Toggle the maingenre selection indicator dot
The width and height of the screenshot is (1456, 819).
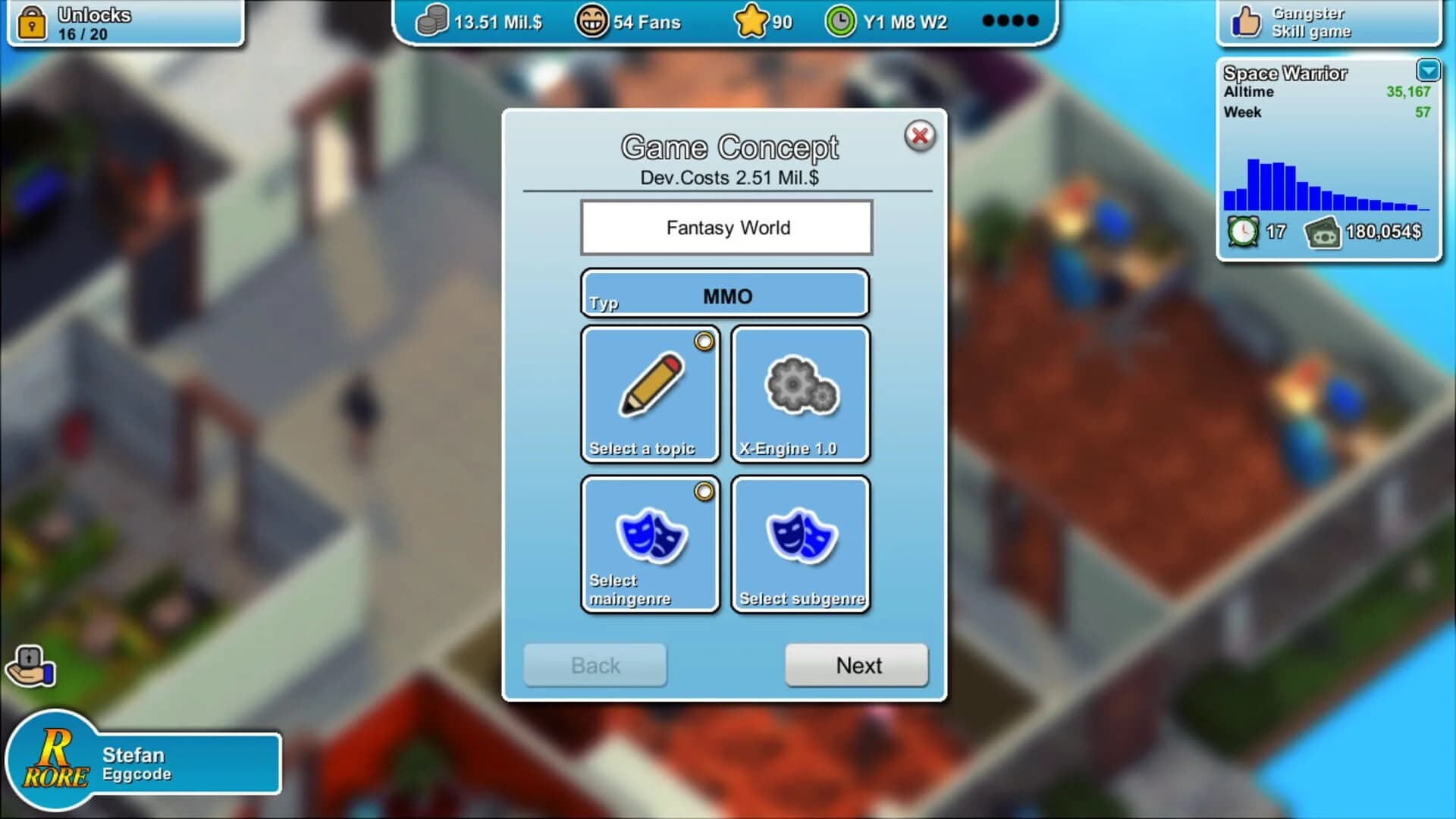pos(704,491)
